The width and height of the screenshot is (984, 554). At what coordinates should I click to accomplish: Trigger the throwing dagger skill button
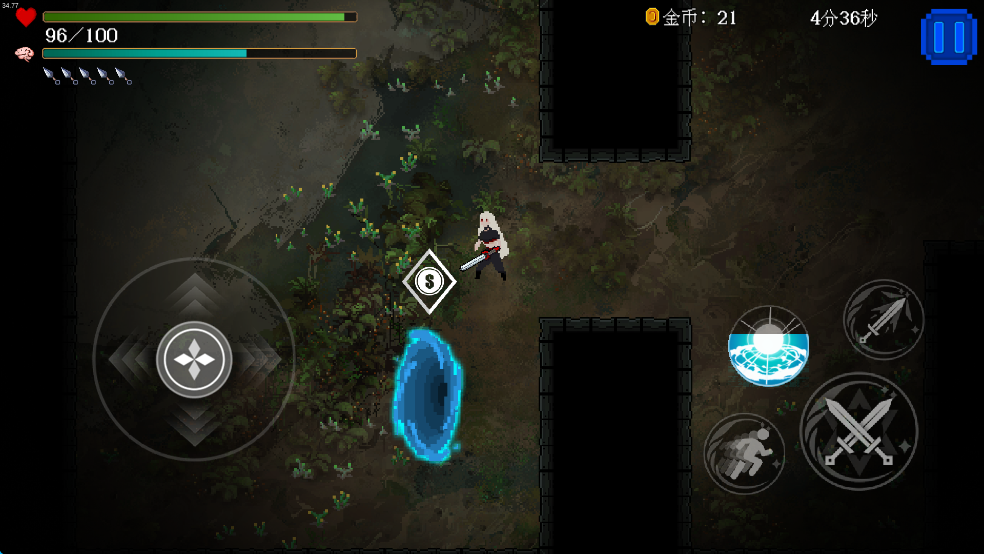coord(884,319)
